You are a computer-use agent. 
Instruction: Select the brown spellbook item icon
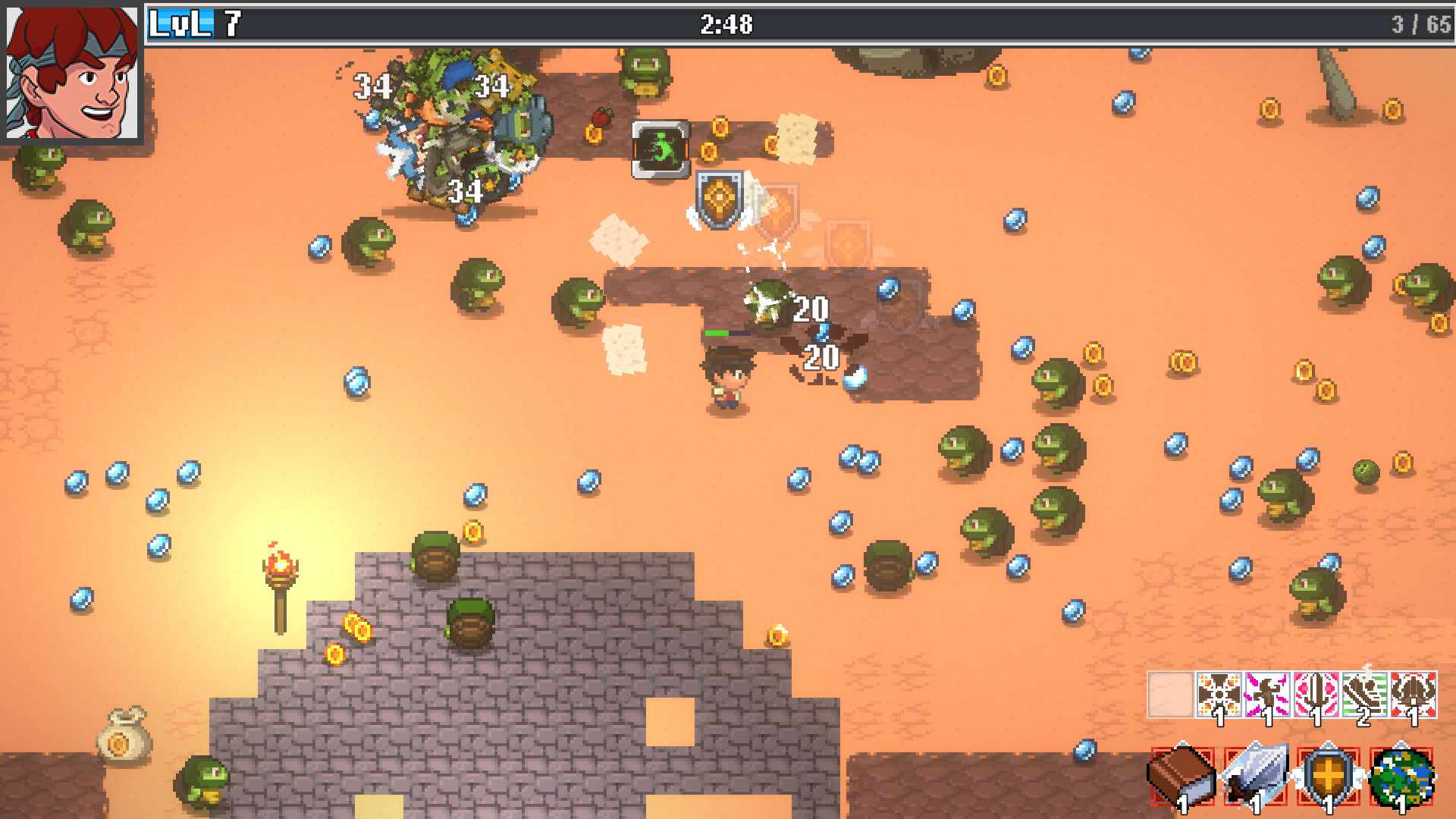[x=1183, y=777]
